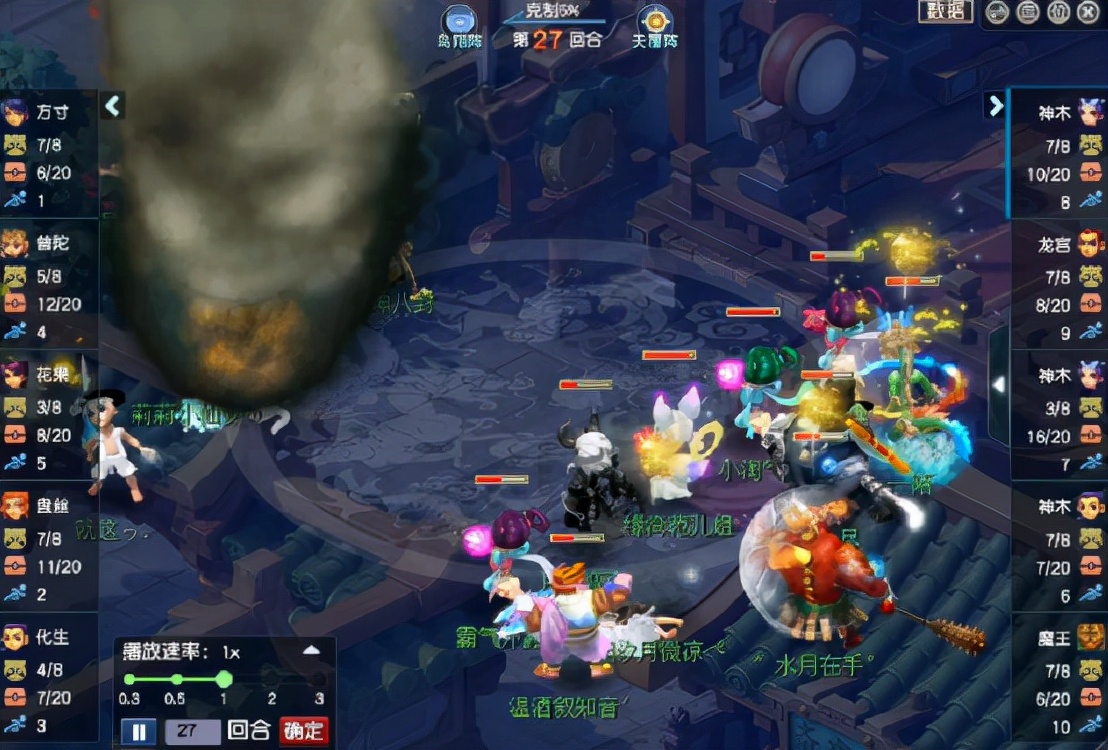The height and width of the screenshot is (750, 1108).
Task: Open the 数据 battle data panel
Action: pos(945,11)
